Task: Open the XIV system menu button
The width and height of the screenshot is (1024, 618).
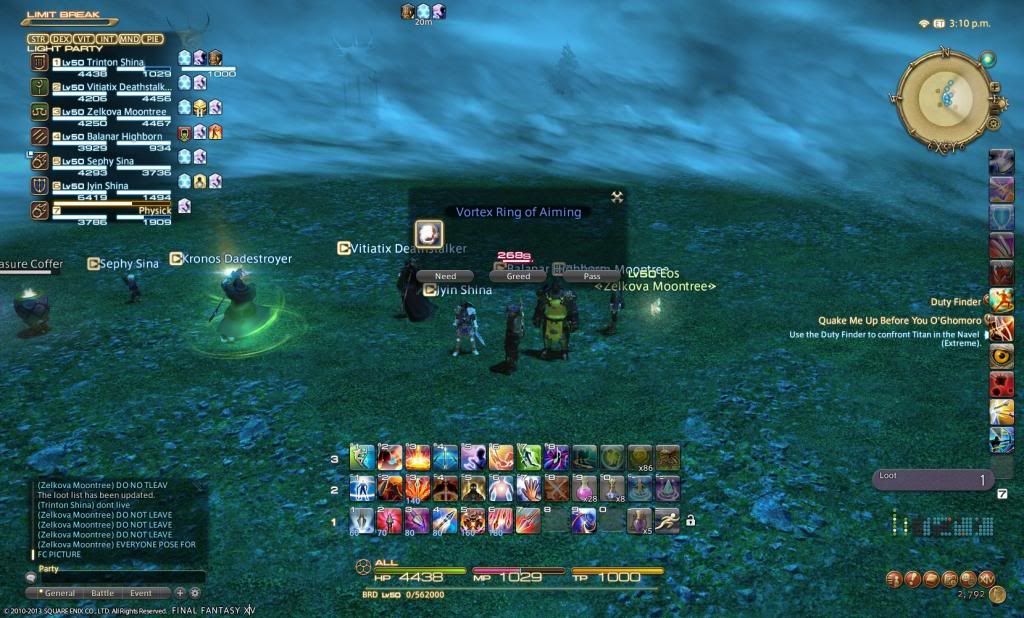Action: [x=986, y=578]
